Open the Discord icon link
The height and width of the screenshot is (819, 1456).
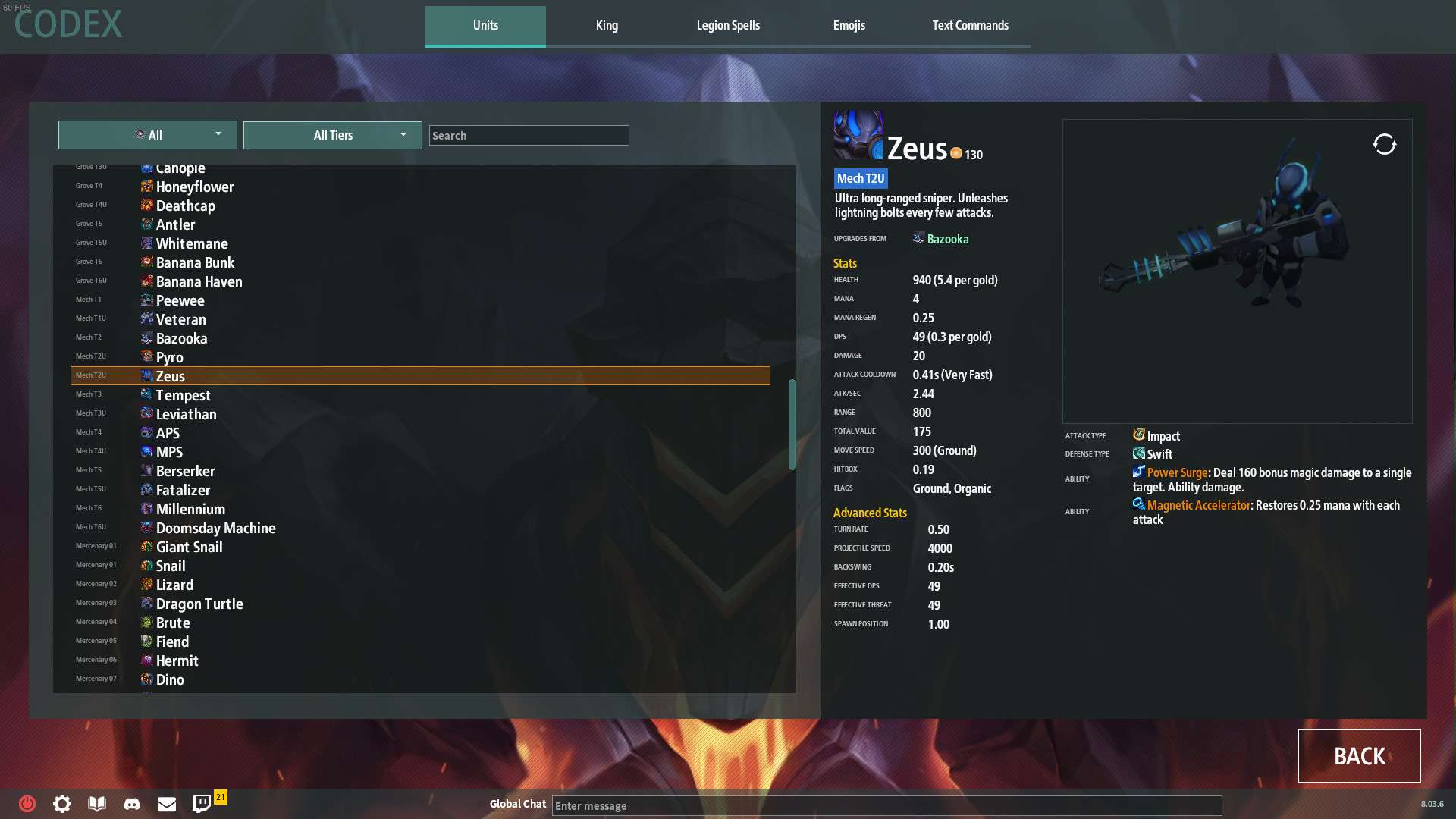132,804
